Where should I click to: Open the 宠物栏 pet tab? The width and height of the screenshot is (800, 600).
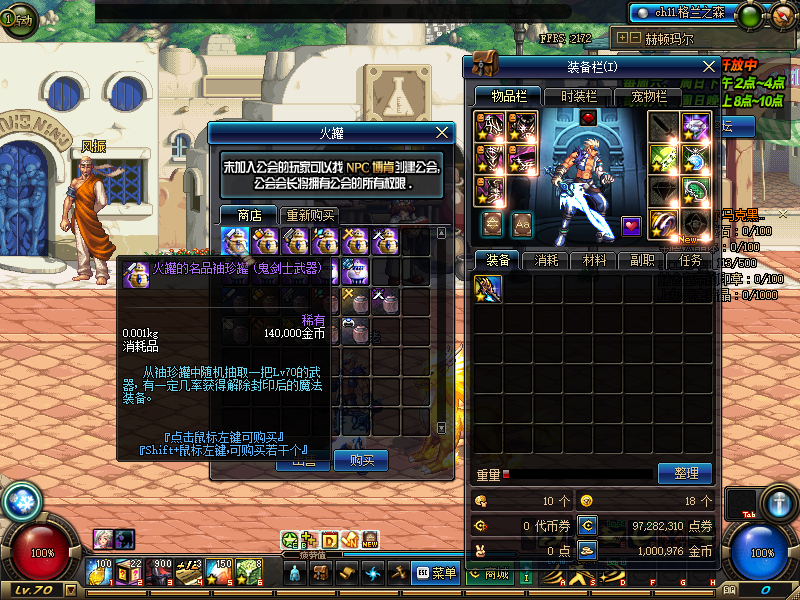pyautogui.click(x=648, y=96)
